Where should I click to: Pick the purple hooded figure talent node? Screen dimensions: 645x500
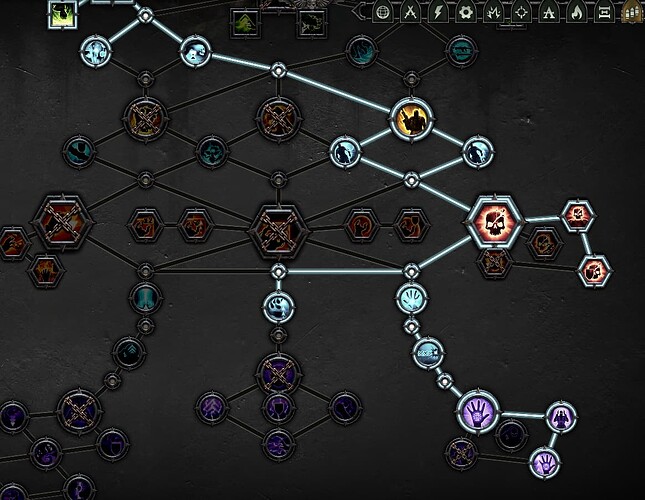coord(559,415)
